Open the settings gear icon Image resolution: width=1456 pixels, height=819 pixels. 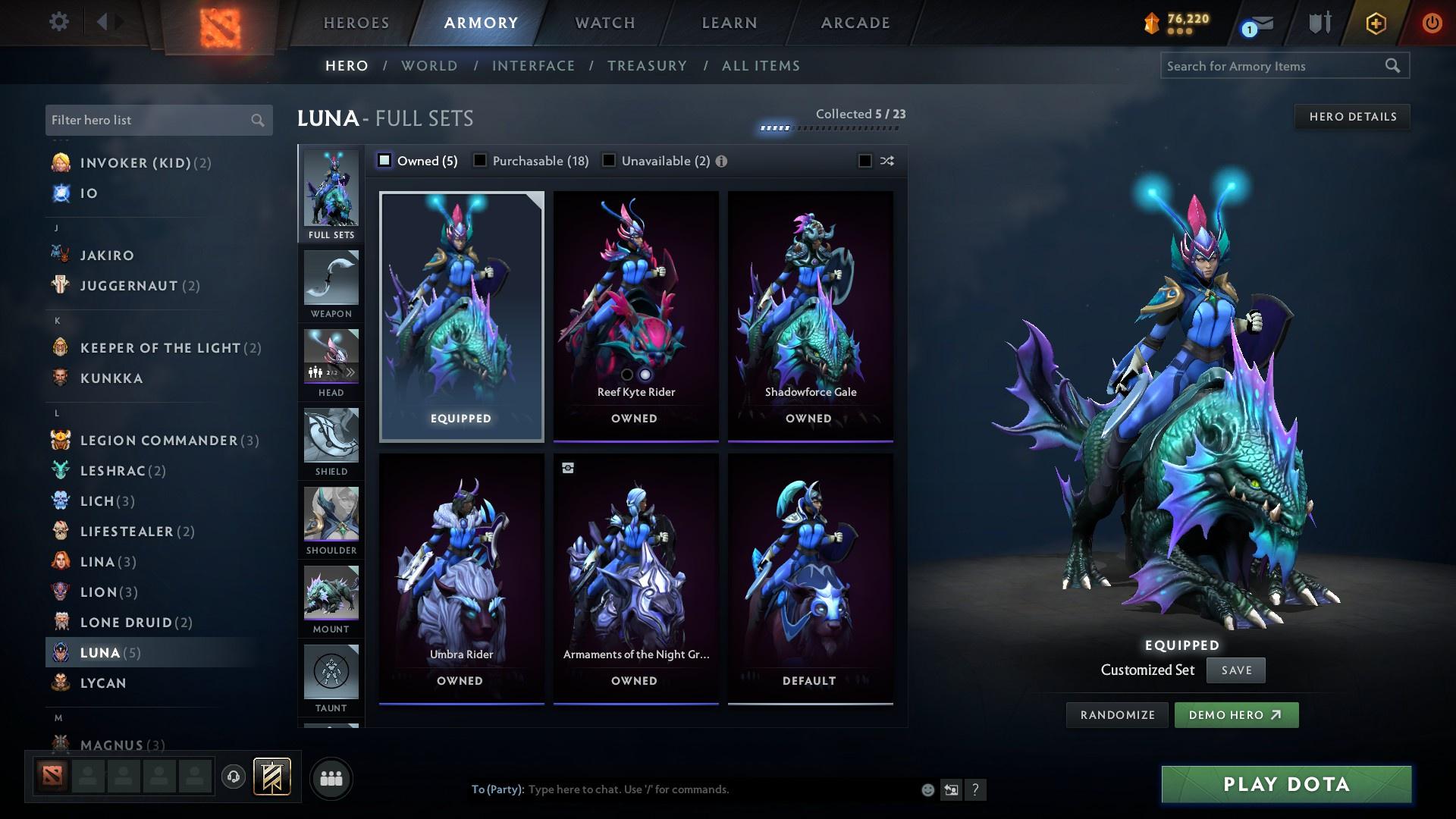(x=58, y=22)
